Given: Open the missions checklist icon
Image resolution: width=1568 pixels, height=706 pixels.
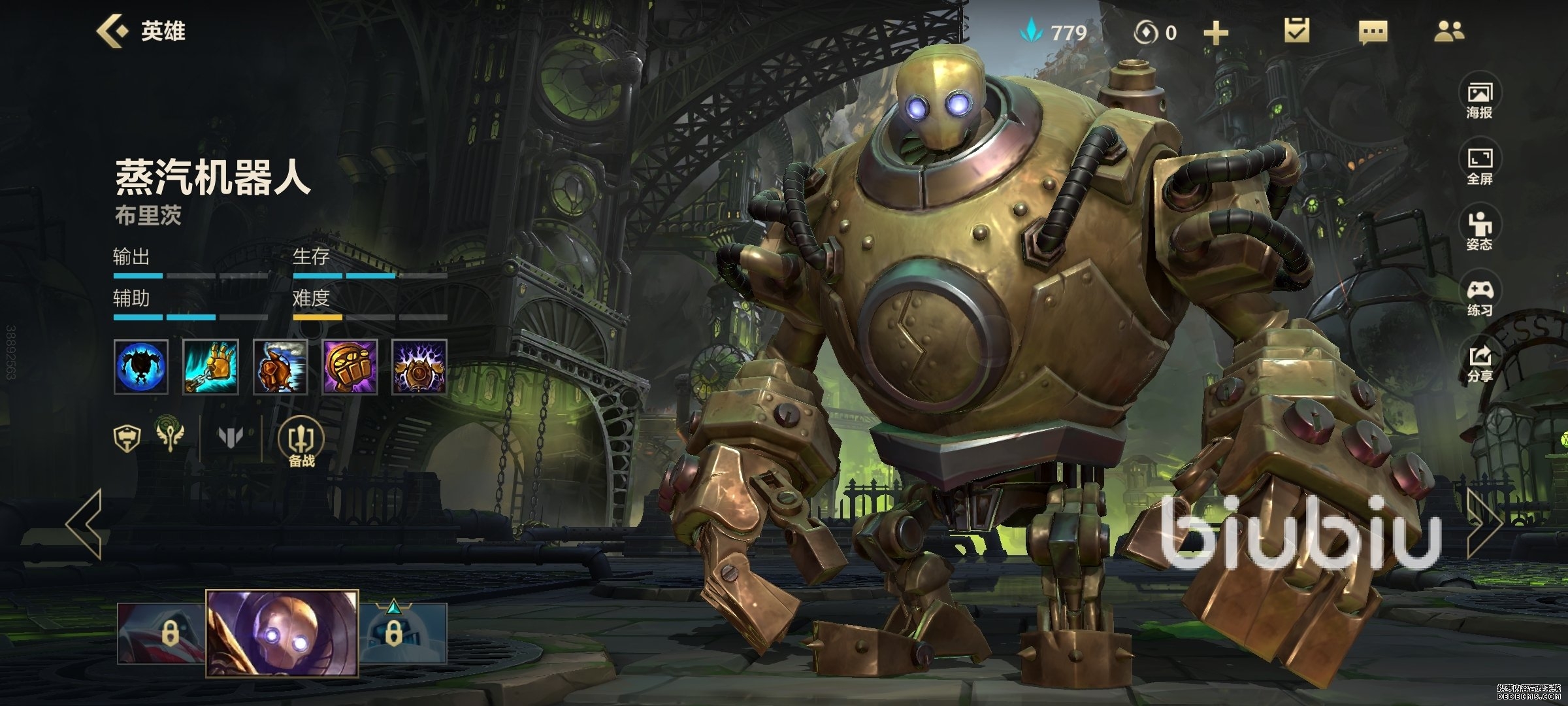Looking at the screenshot, I should click(1296, 31).
